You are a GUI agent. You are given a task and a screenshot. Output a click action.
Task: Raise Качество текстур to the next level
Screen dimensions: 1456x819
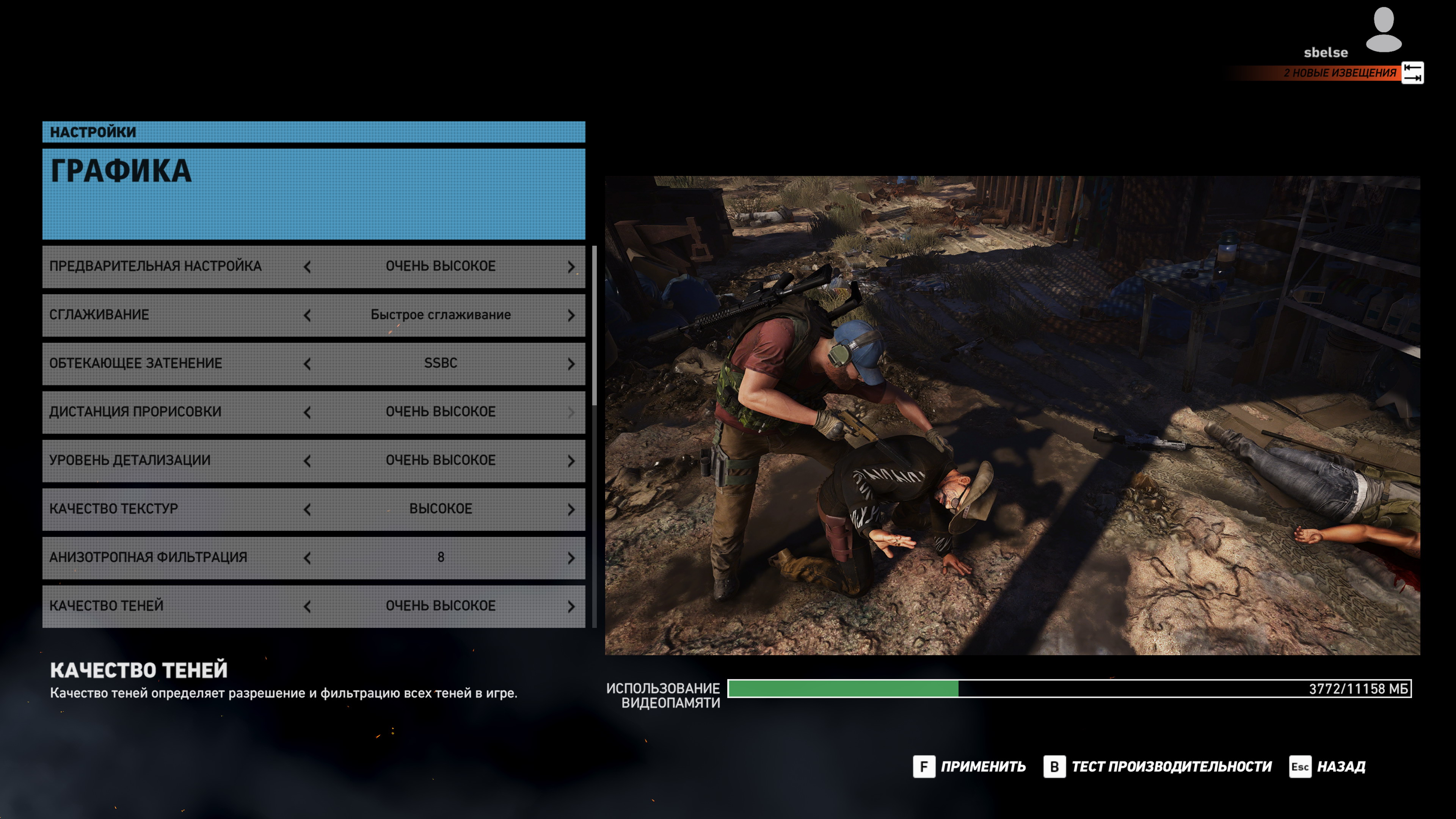coord(571,510)
